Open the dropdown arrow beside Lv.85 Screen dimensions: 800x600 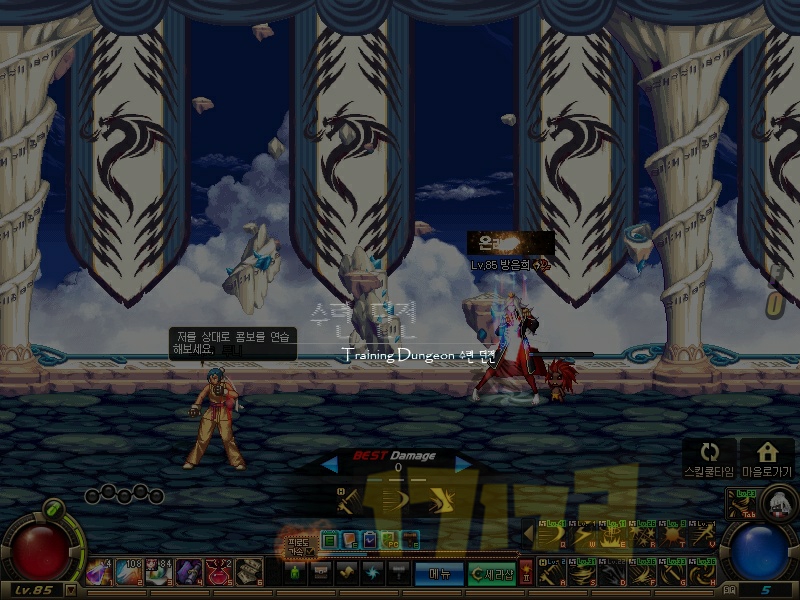(x=70, y=590)
